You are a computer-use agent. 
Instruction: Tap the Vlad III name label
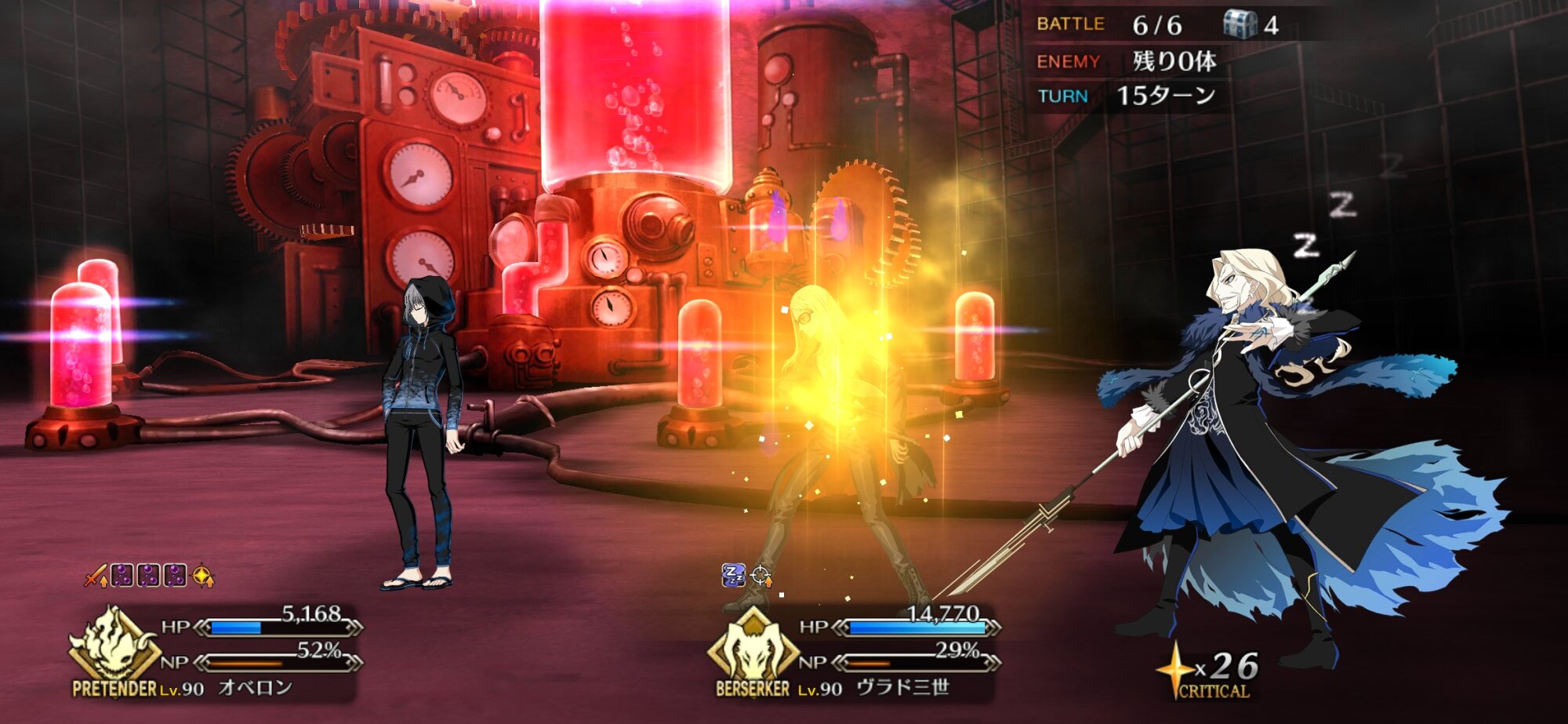point(902,688)
